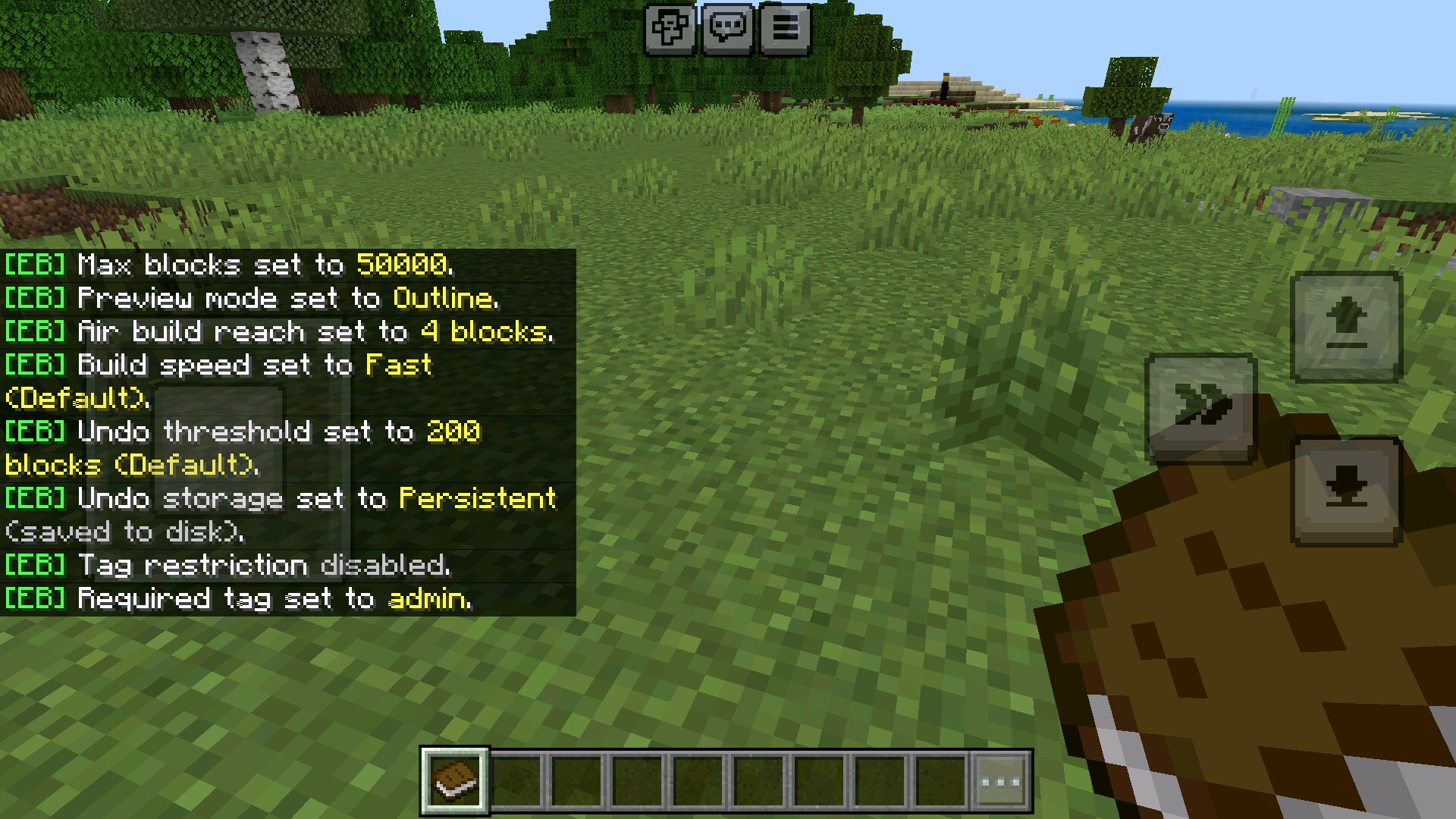Click the 'Tag restriction disabled' chat line
The image size is (1456, 819).
pyautogui.click(x=227, y=565)
